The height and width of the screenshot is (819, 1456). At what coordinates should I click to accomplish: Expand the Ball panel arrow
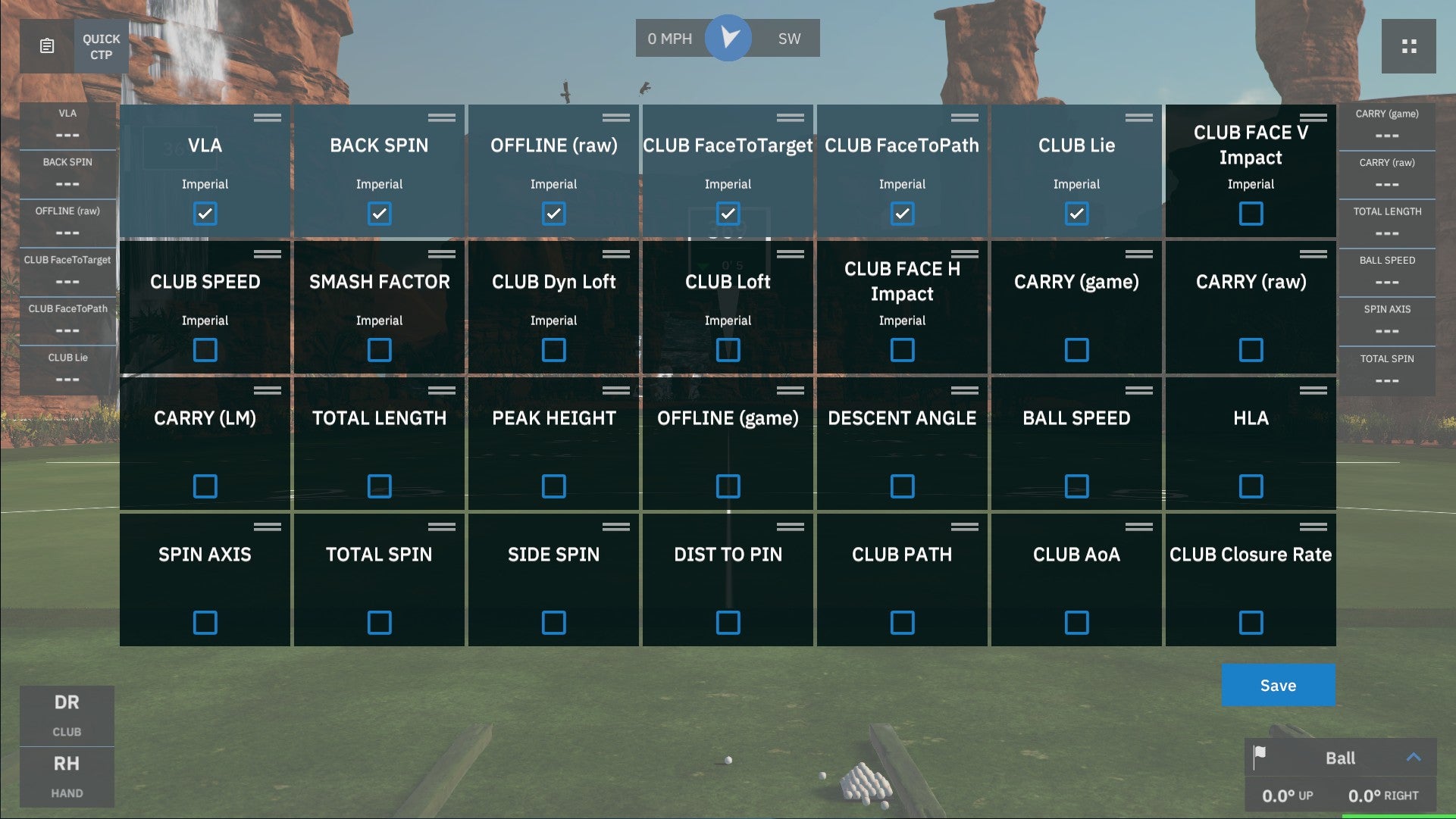pyautogui.click(x=1414, y=758)
